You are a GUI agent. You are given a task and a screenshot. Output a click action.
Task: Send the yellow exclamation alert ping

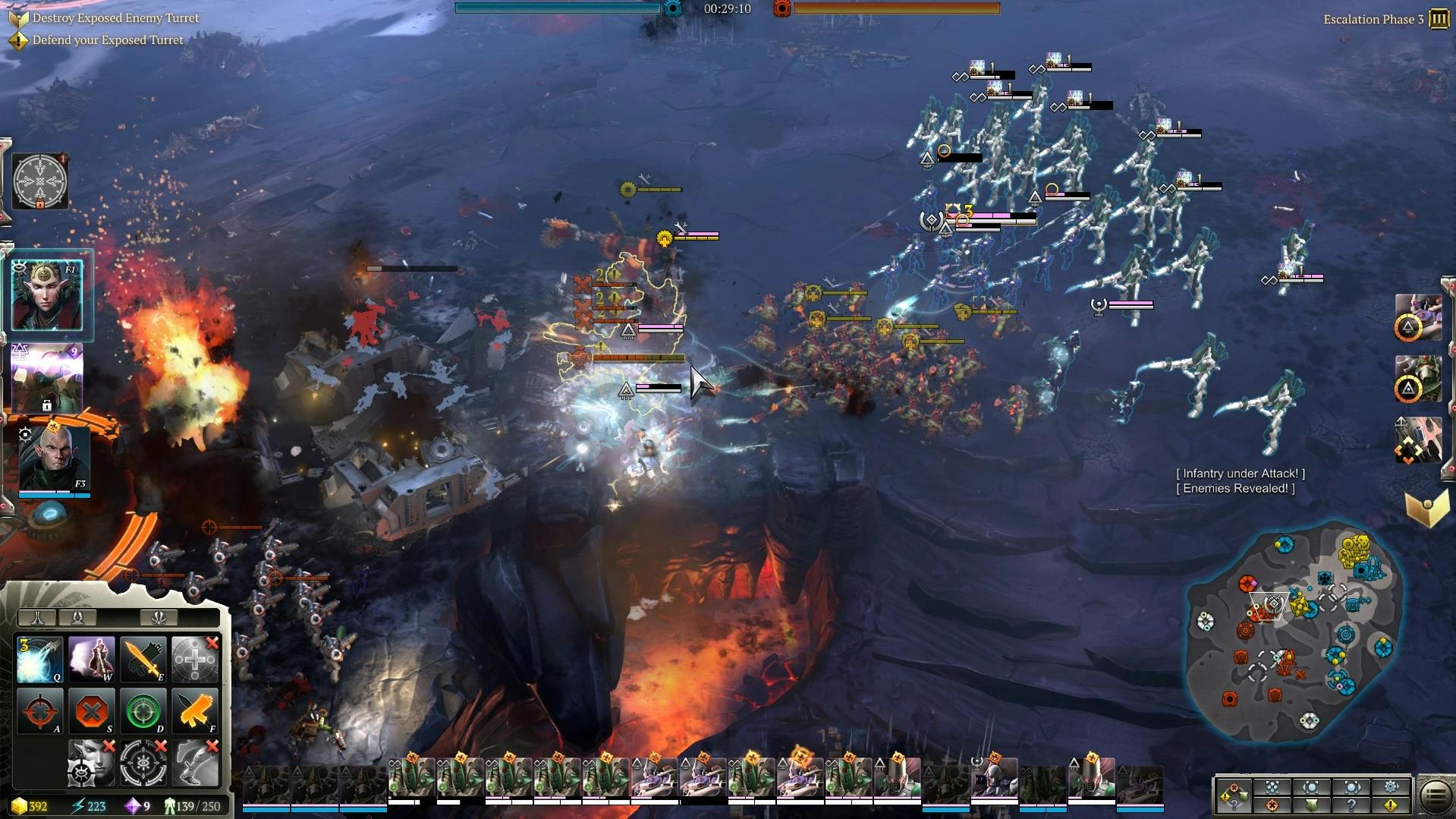1391,805
